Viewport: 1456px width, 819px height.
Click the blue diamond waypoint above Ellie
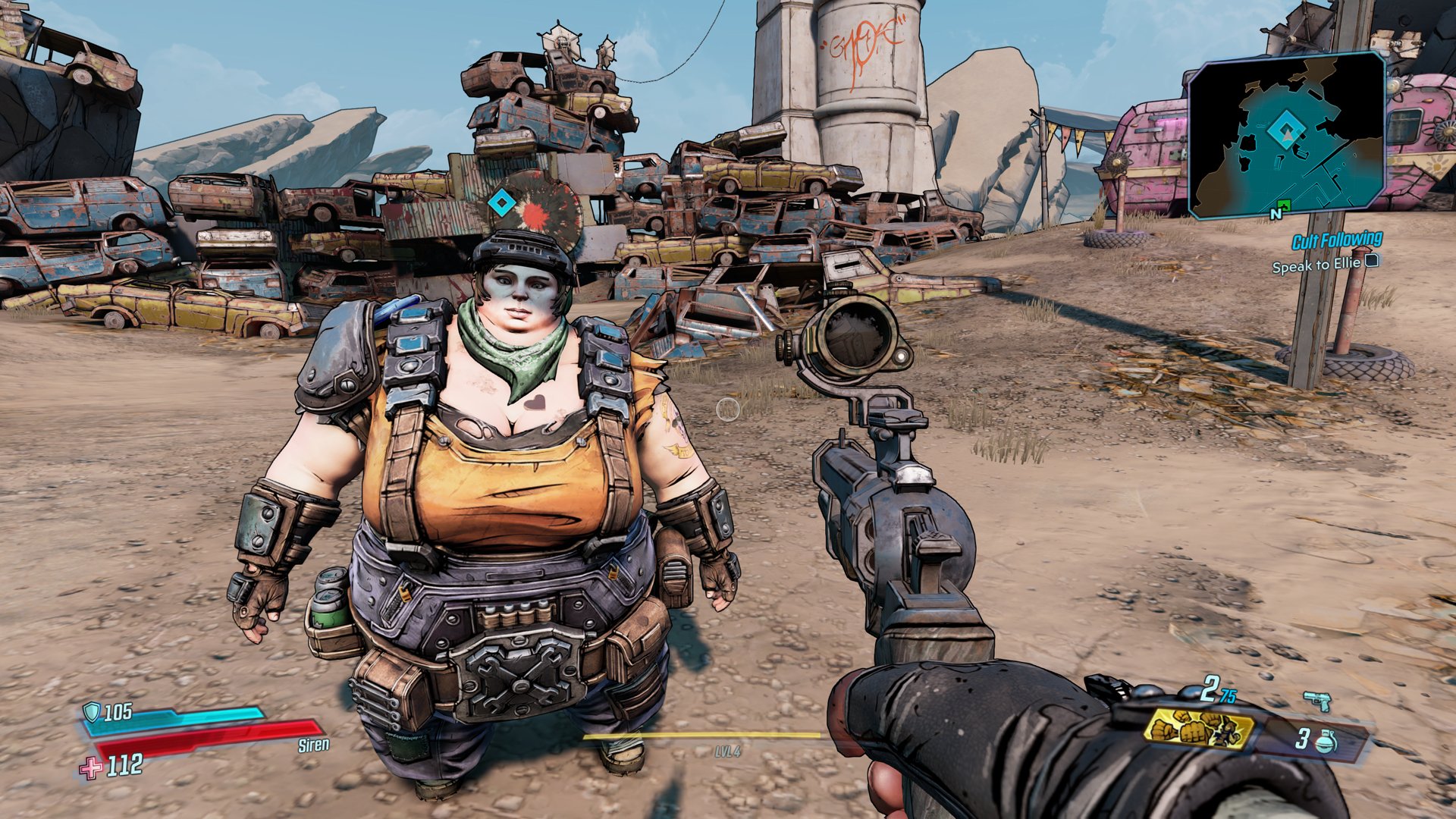(500, 202)
